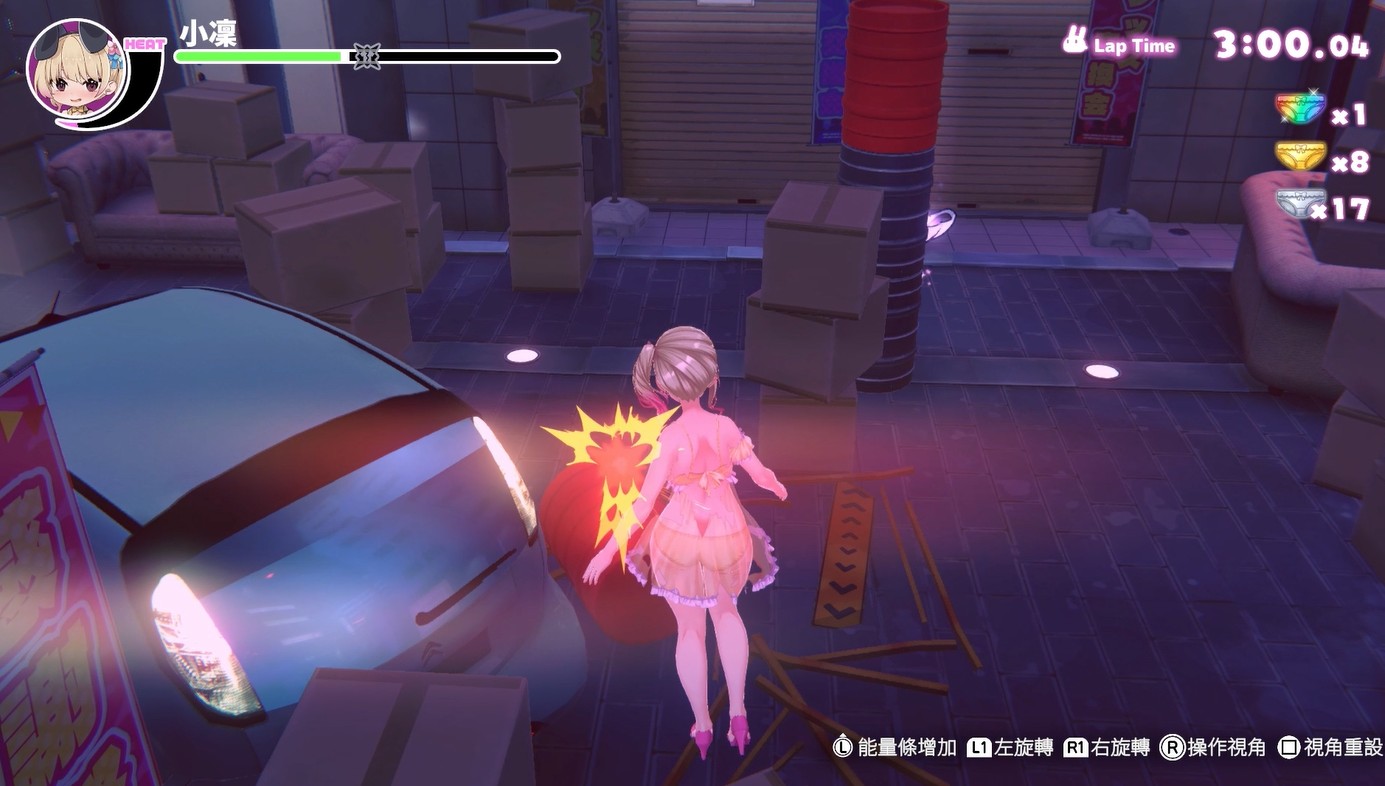Image resolution: width=1385 pixels, height=786 pixels.
Task: Click the bunny icon beside Lap Time
Action: pos(1075,42)
